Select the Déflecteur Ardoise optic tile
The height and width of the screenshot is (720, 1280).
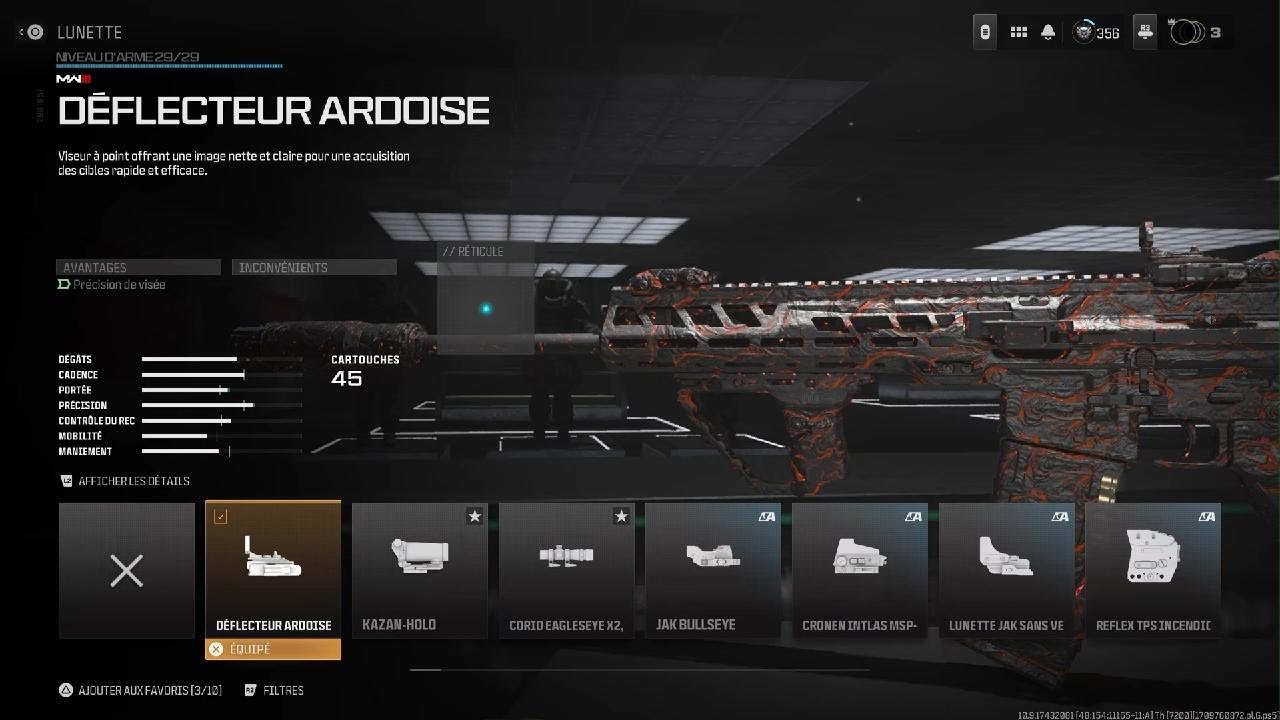point(273,570)
